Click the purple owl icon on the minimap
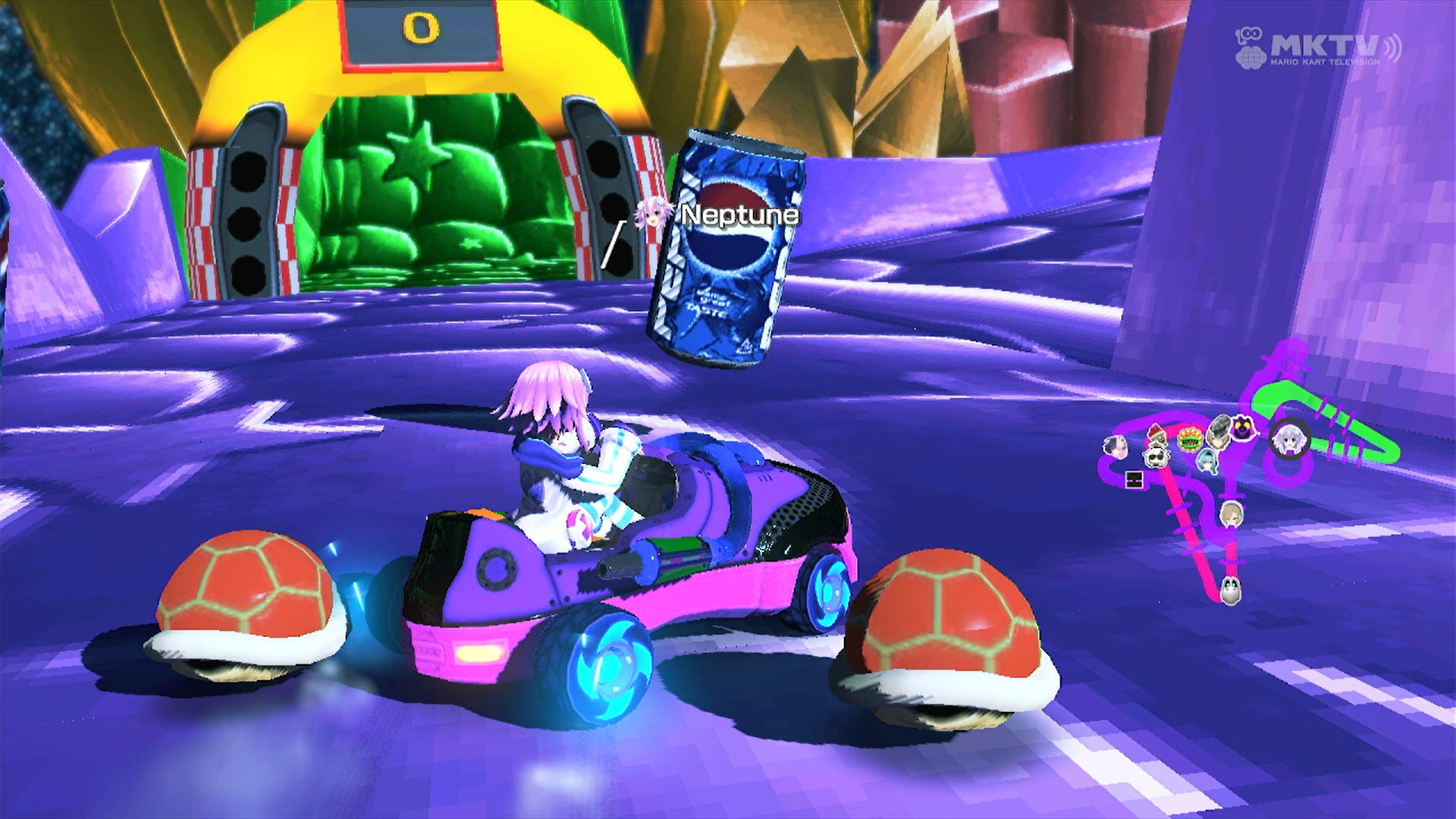Viewport: 1456px width, 819px height. point(1241,428)
